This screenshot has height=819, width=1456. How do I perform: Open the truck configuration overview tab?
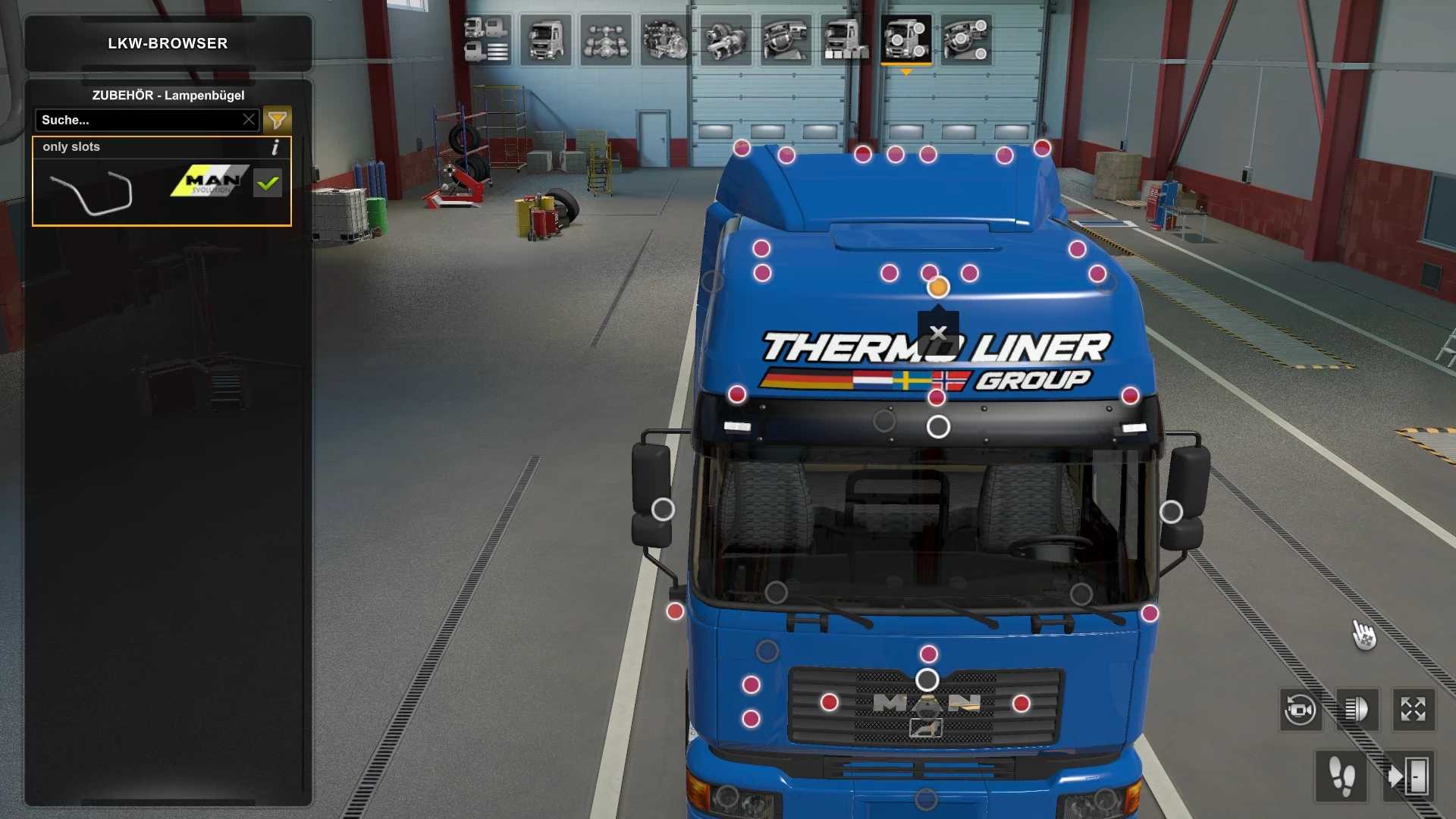(x=486, y=39)
